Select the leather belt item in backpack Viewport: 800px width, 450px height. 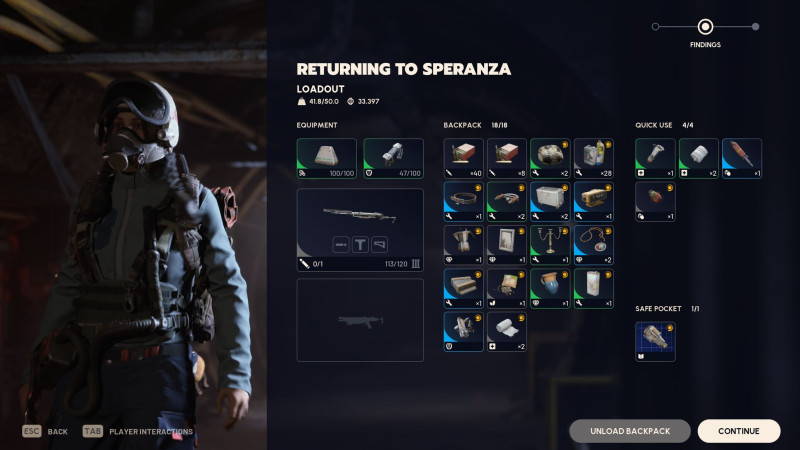tap(463, 201)
